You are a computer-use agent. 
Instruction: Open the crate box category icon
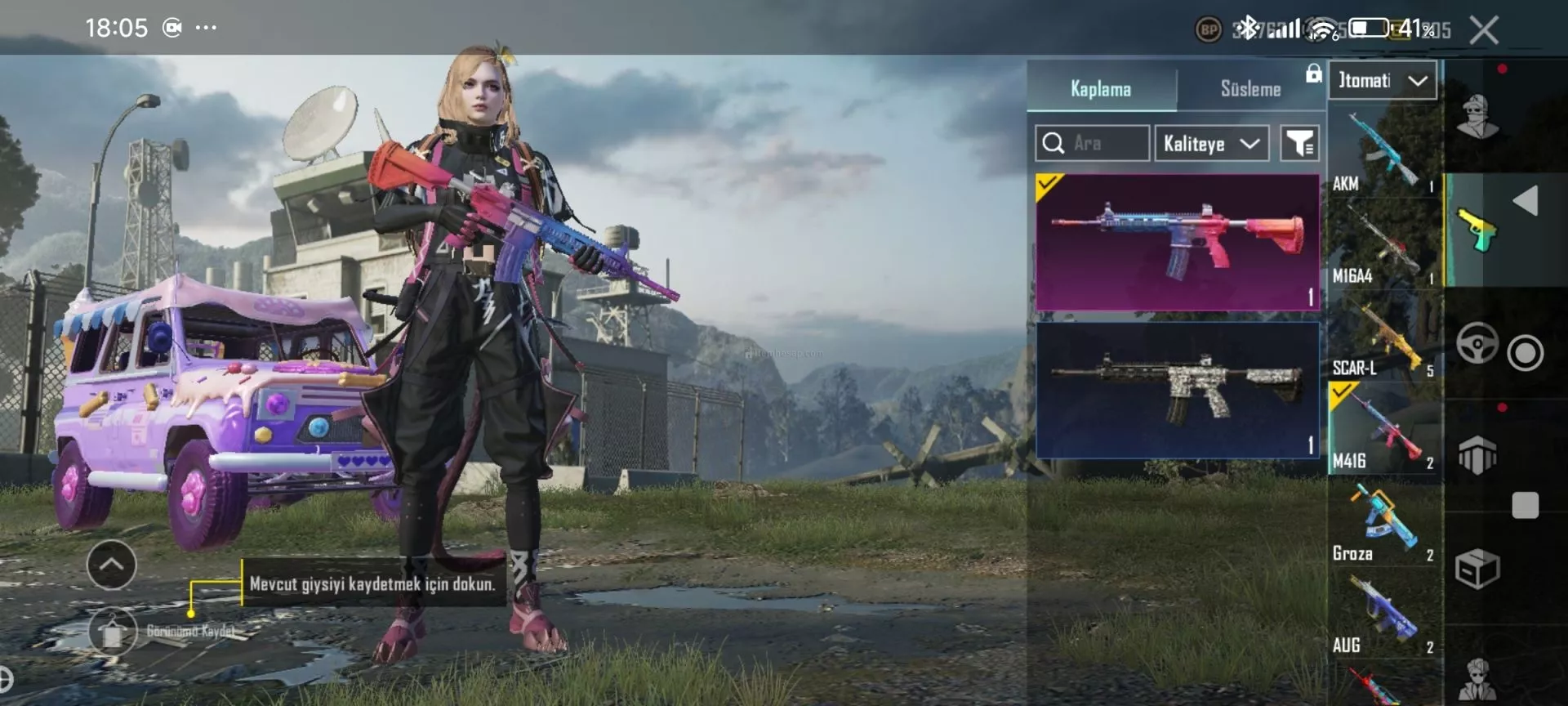[1477, 569]
